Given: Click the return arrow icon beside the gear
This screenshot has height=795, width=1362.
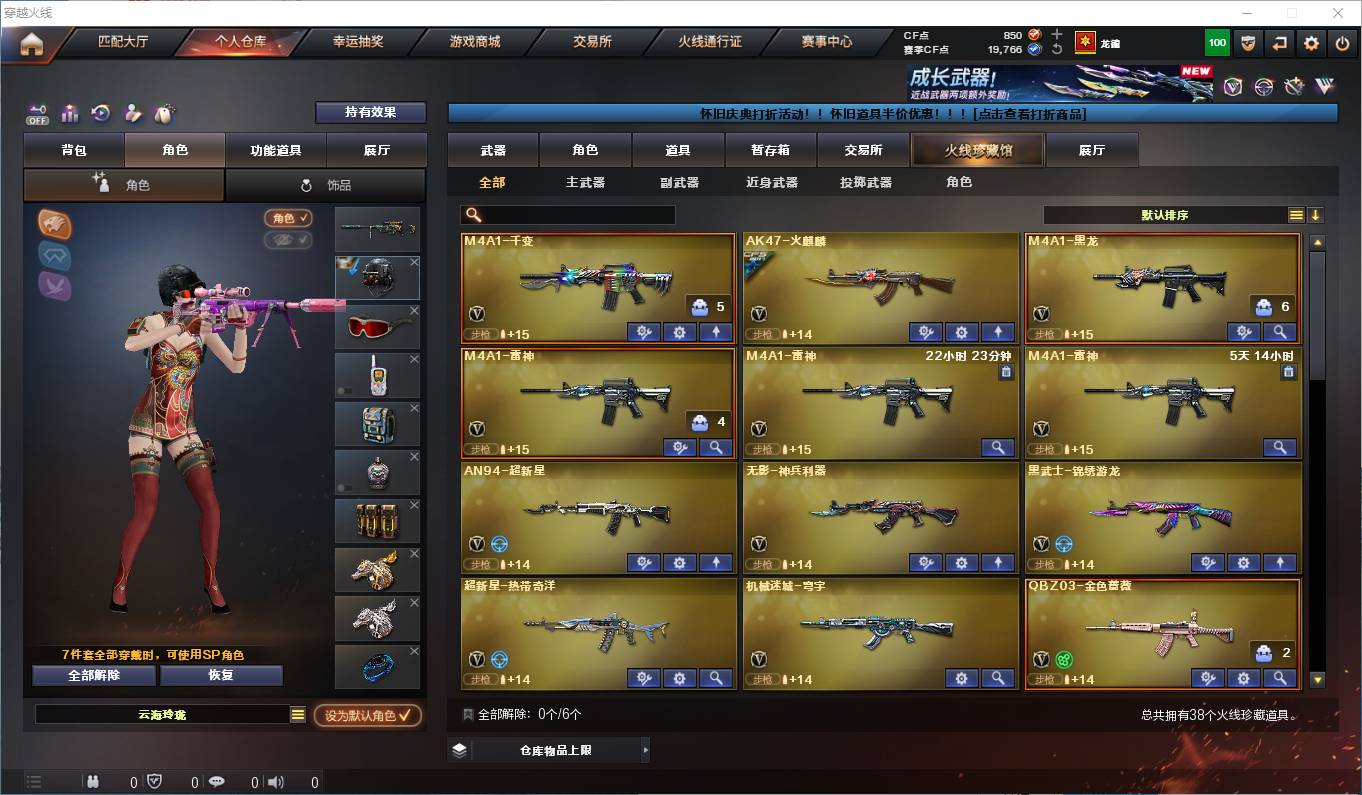Looking at the screenshot, I should pyautogui.click(x=1280, y=43).
